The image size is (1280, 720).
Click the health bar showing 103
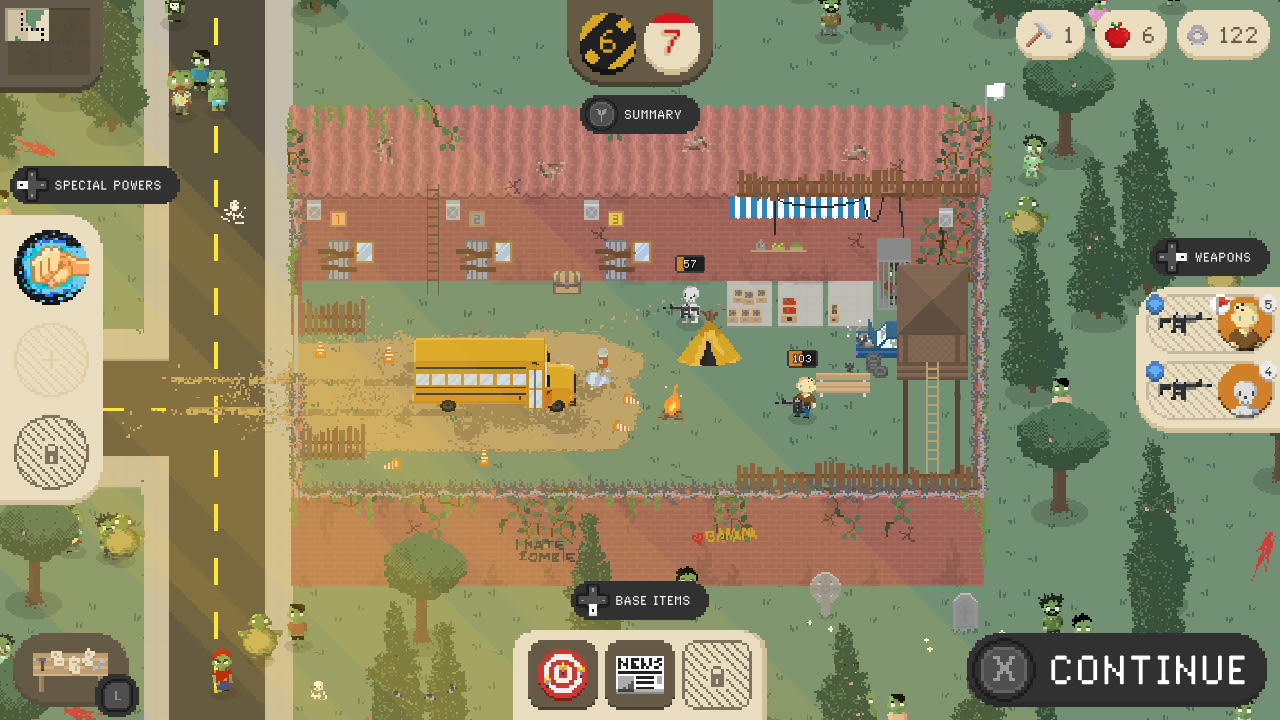800,359
